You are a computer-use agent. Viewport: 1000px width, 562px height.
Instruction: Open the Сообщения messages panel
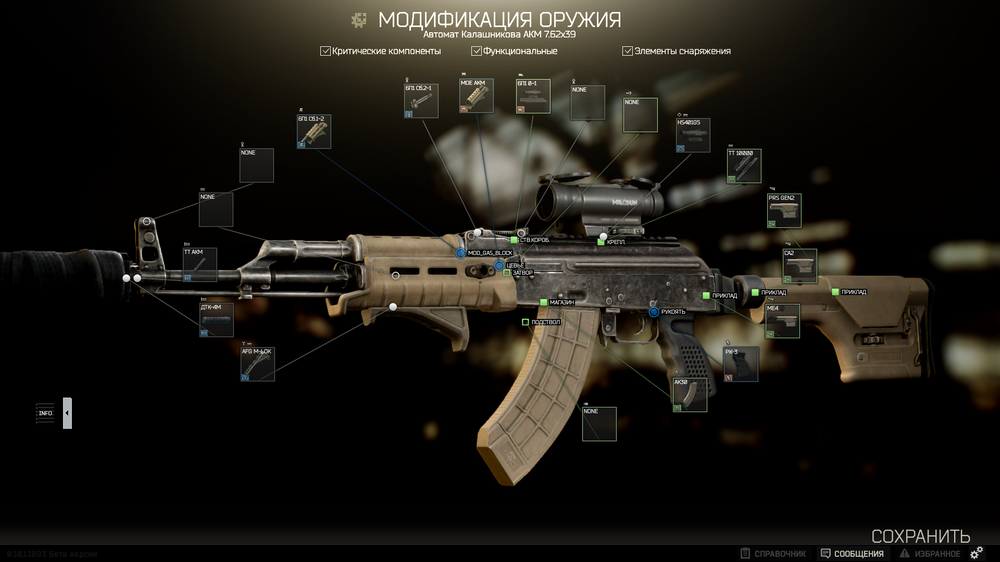[x=852, y=553]
